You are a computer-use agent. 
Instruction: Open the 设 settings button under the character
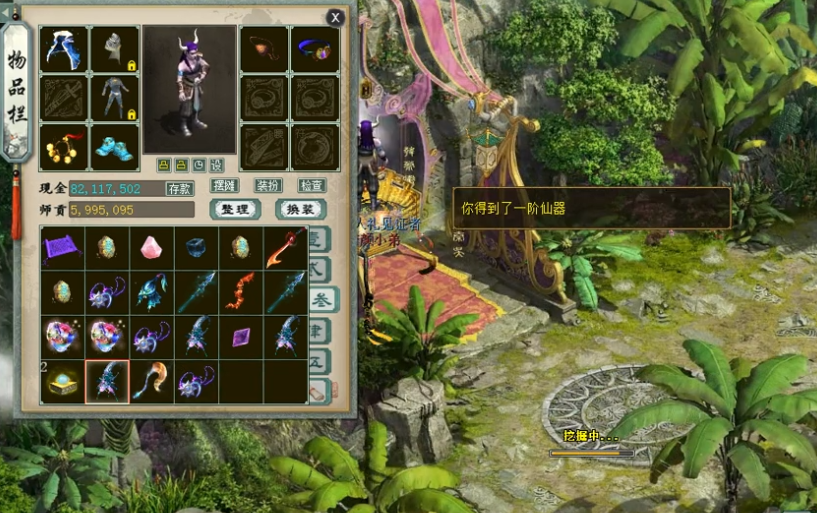point(217,165)
